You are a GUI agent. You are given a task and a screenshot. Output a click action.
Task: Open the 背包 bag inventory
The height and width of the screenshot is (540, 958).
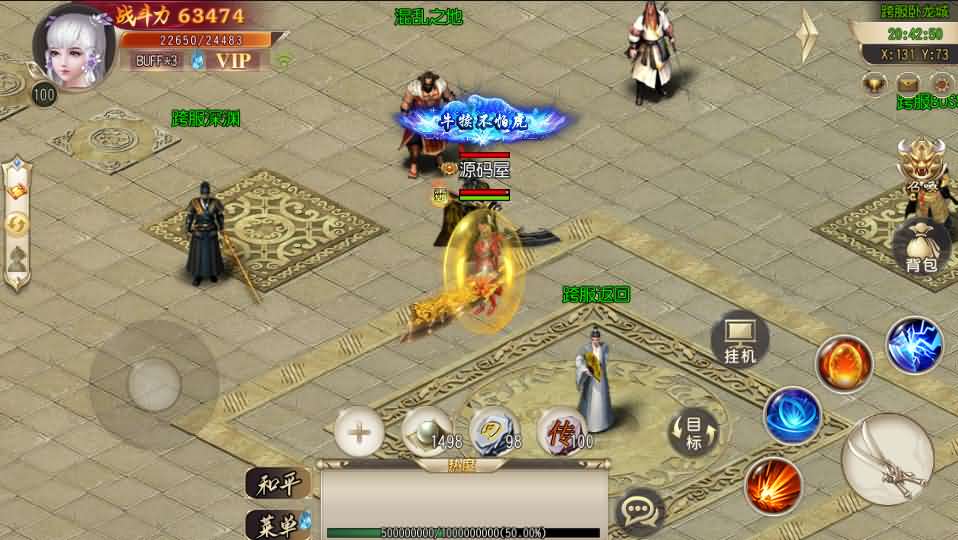click(x=920, y=248)
